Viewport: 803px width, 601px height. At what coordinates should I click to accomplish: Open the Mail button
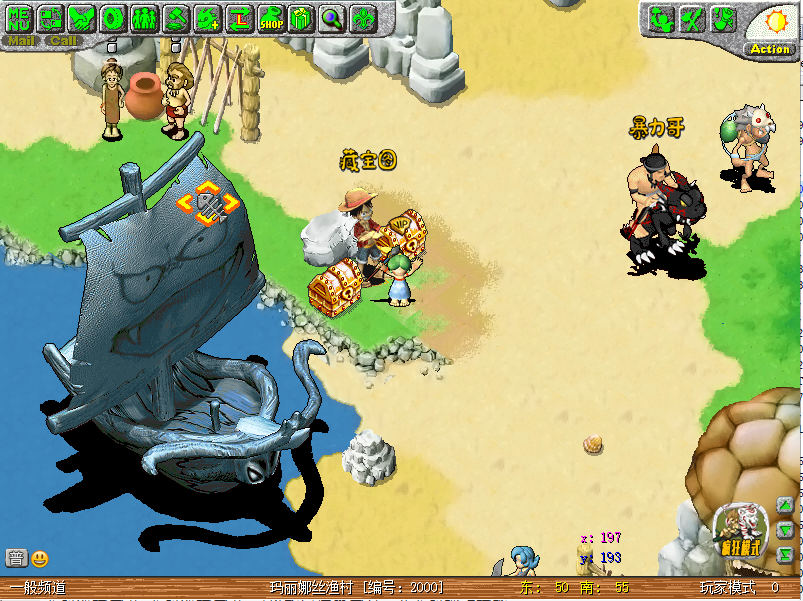pyautogui.click(x=21, y=41)
